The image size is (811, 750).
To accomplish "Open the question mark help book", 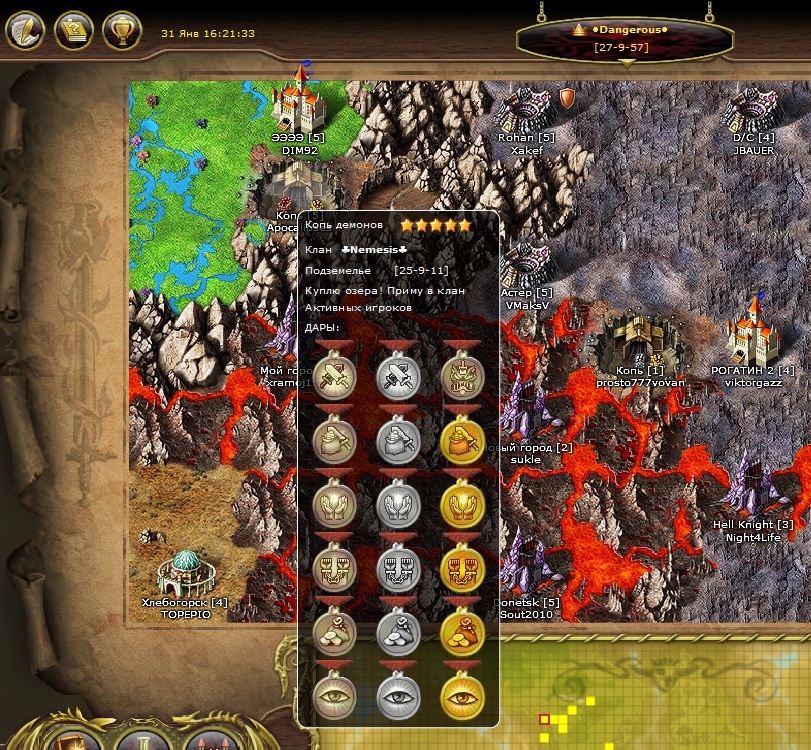I will click(74, 31).
